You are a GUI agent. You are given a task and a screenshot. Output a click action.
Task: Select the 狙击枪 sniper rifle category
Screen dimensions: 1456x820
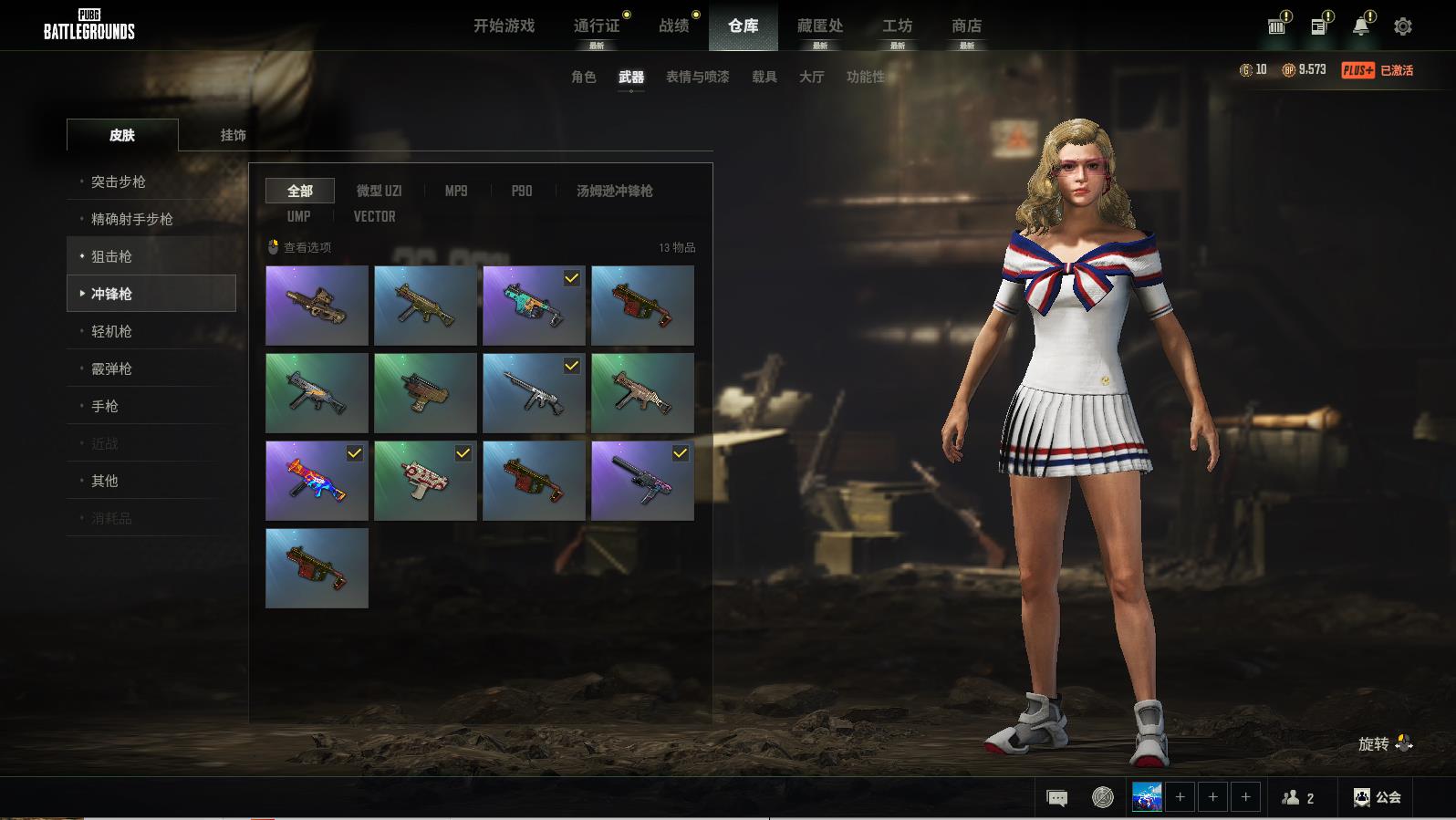pyautogui.click(x=111, y=256)
